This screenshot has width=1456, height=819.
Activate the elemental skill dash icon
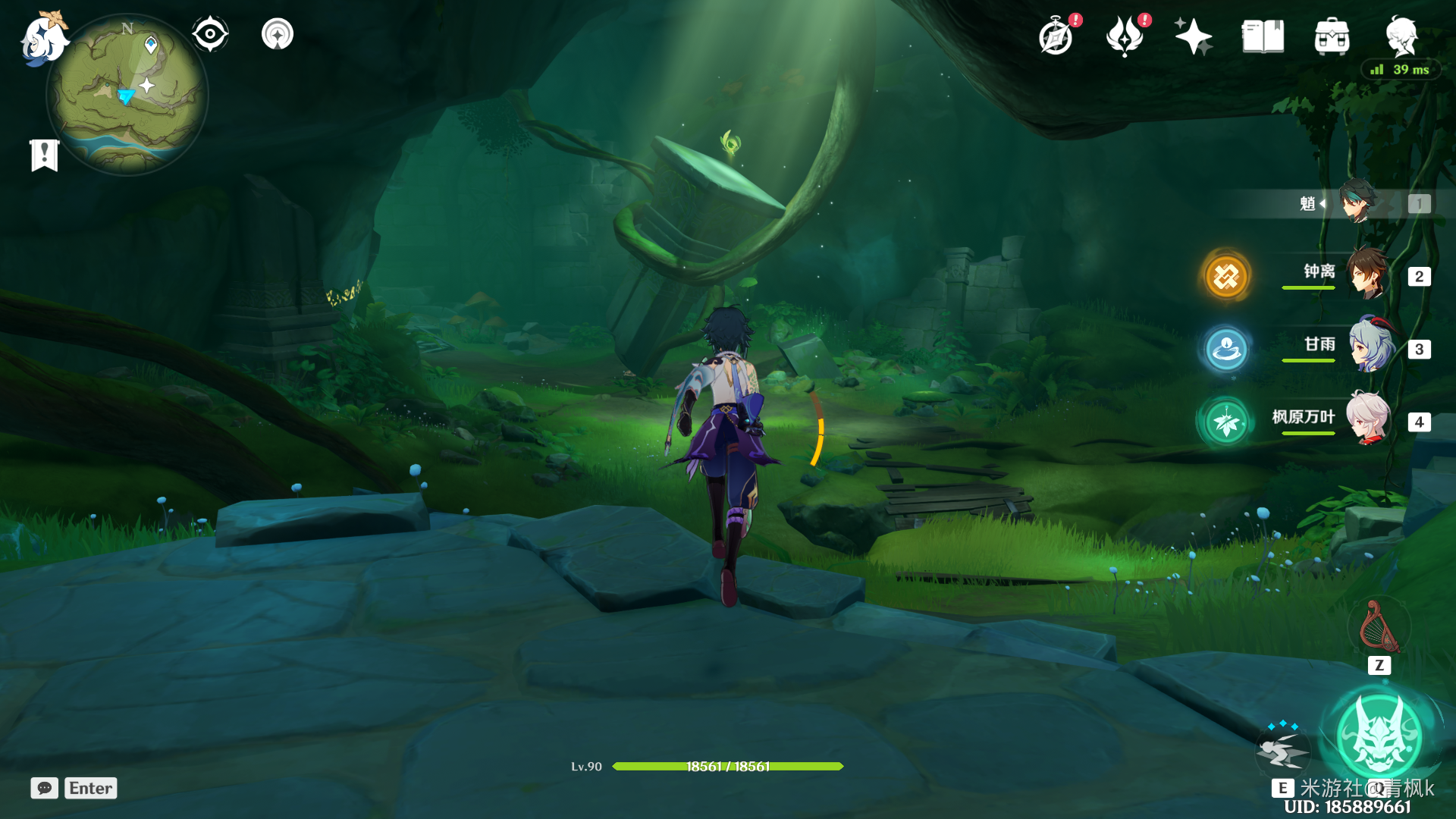pos(1282,751)
